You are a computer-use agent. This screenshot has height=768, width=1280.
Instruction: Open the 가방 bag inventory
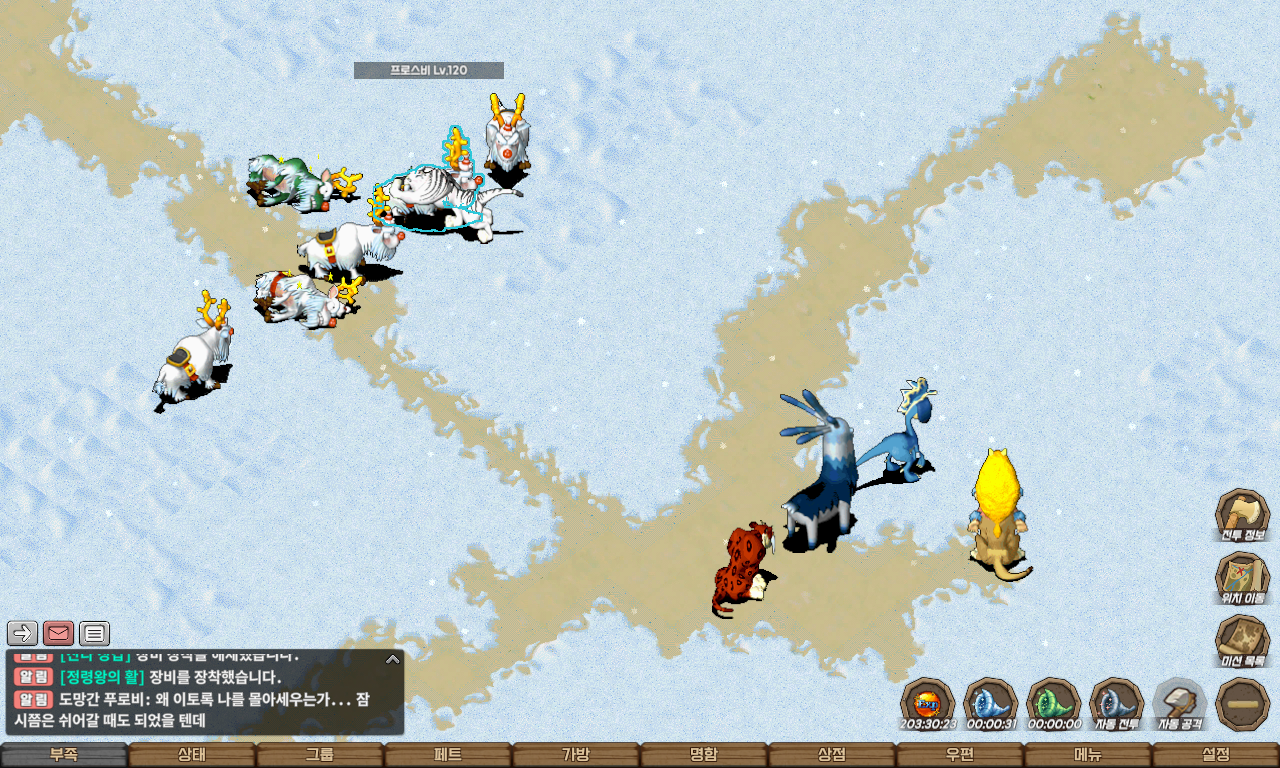tap(576, 755)
